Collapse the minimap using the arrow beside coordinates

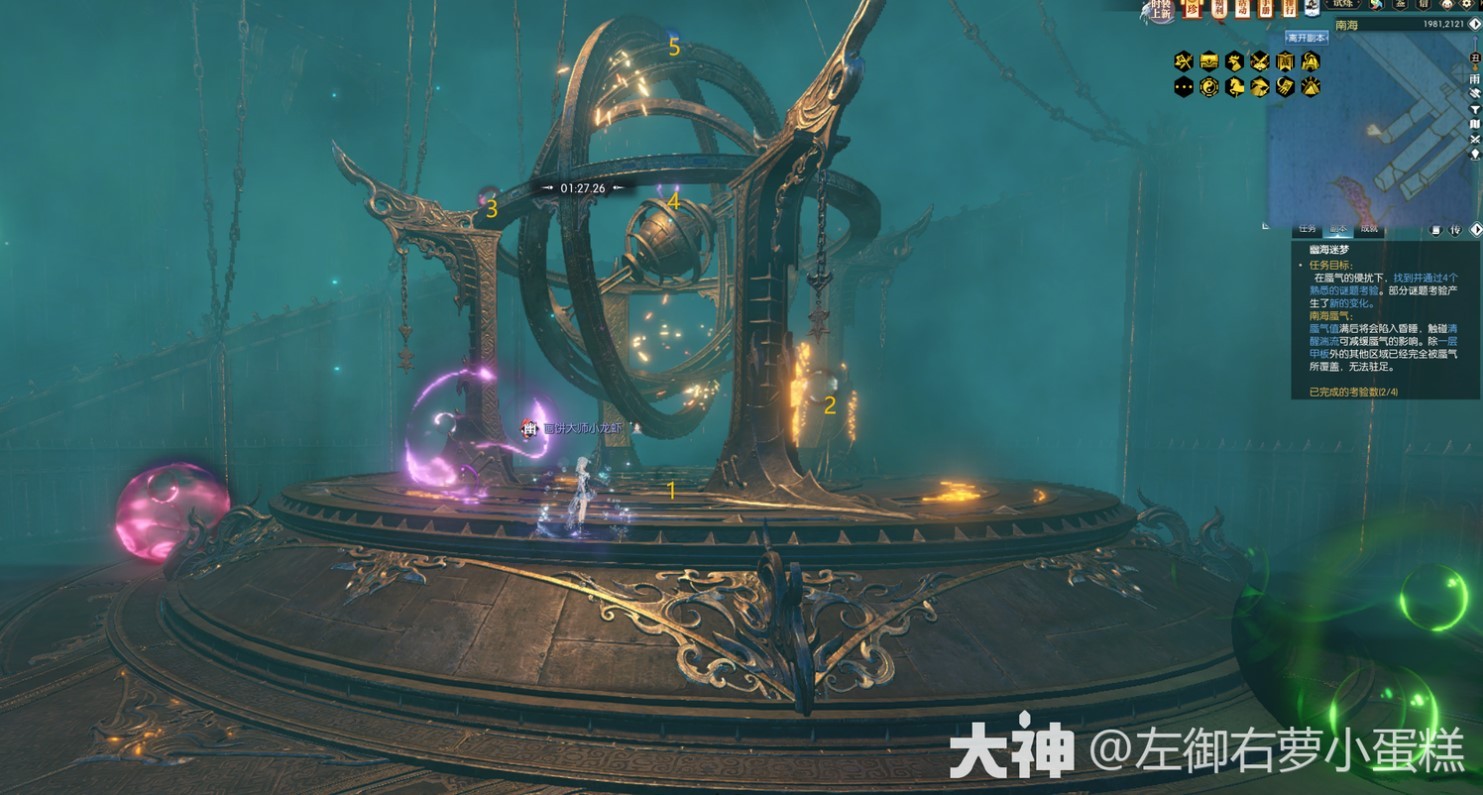1475,24
